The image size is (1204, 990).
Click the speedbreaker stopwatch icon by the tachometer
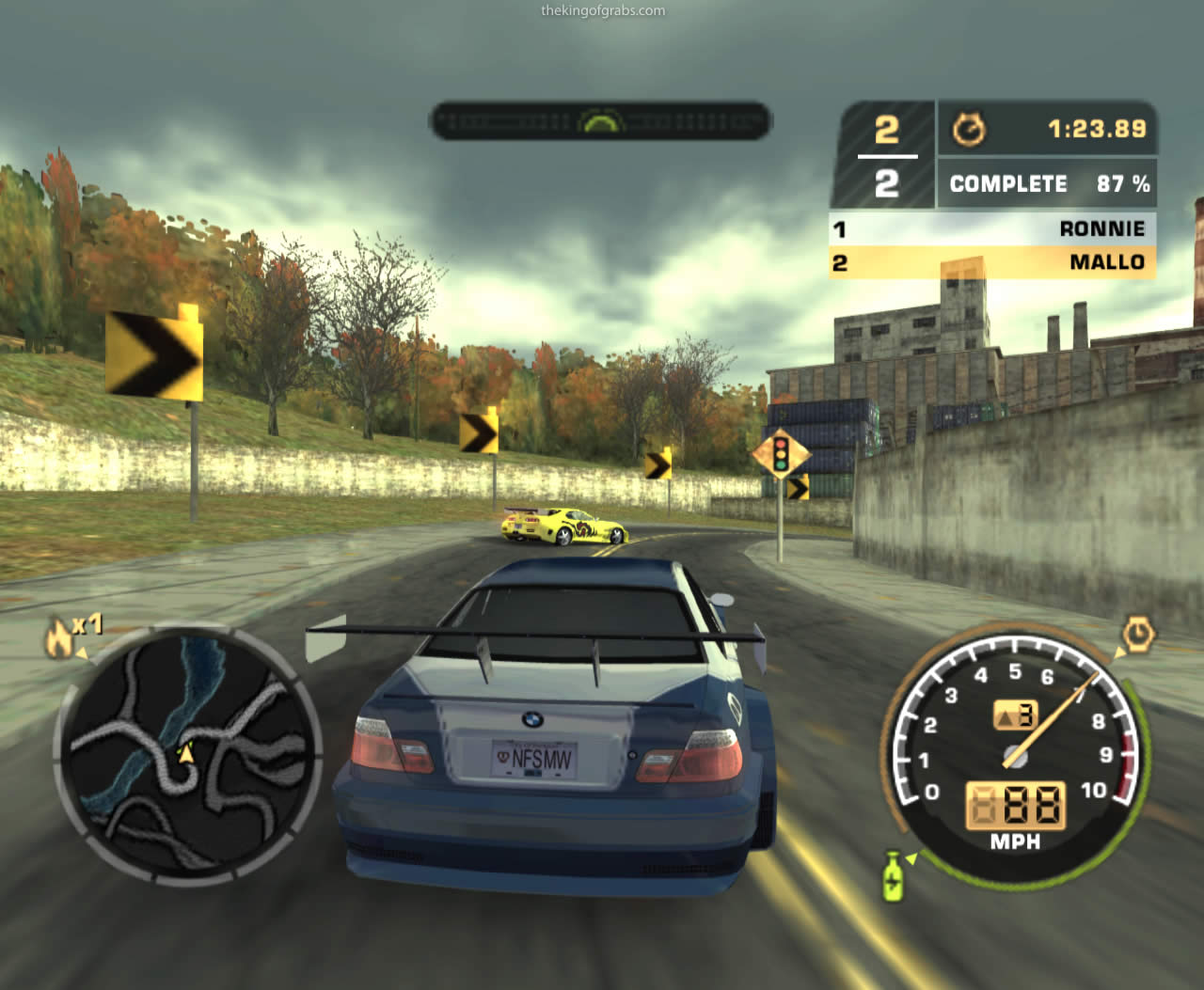pos(1137,635)
